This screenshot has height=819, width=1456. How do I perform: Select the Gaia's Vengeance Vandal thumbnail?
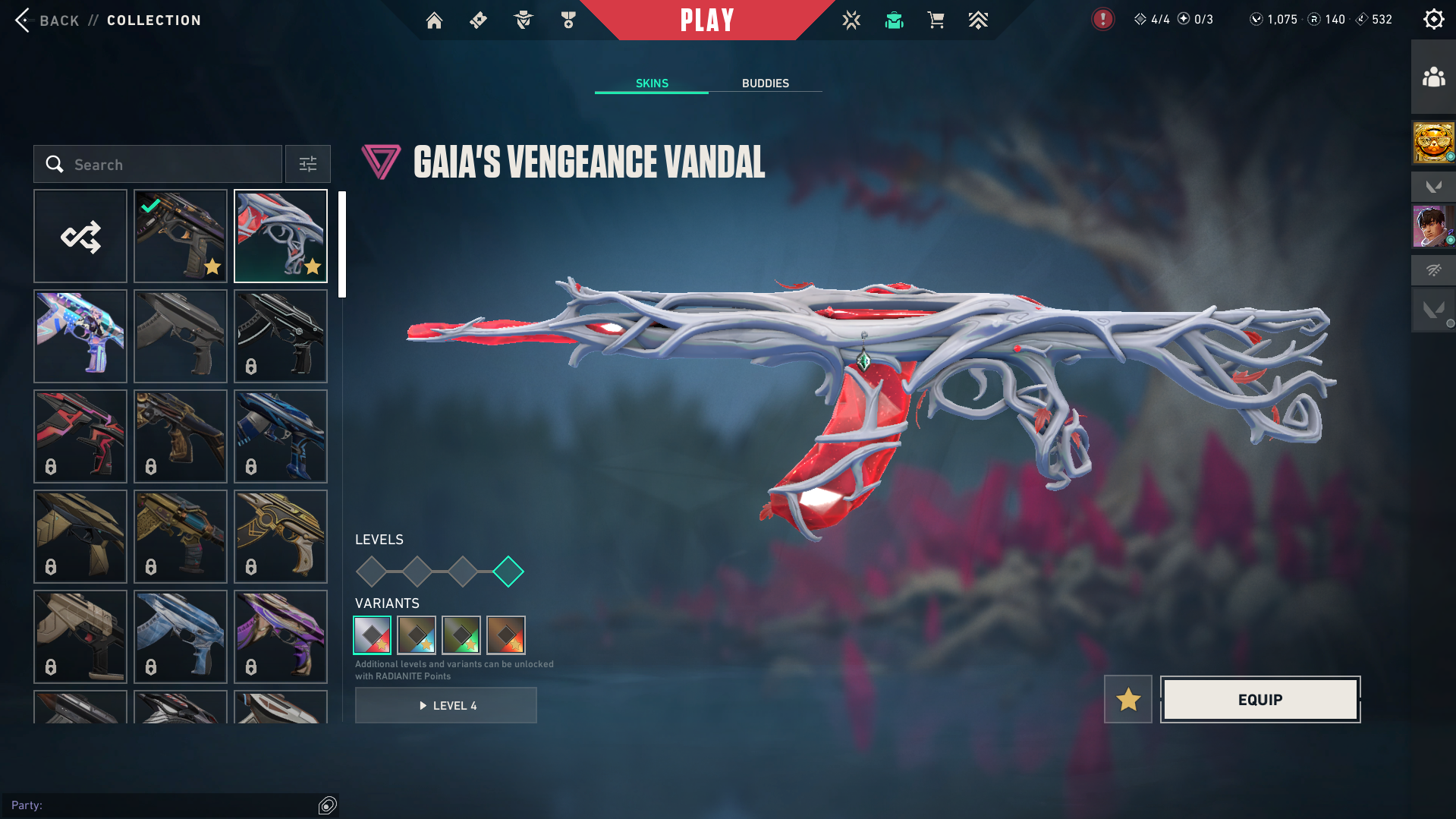pyautogui.click(x=281, y=237)
